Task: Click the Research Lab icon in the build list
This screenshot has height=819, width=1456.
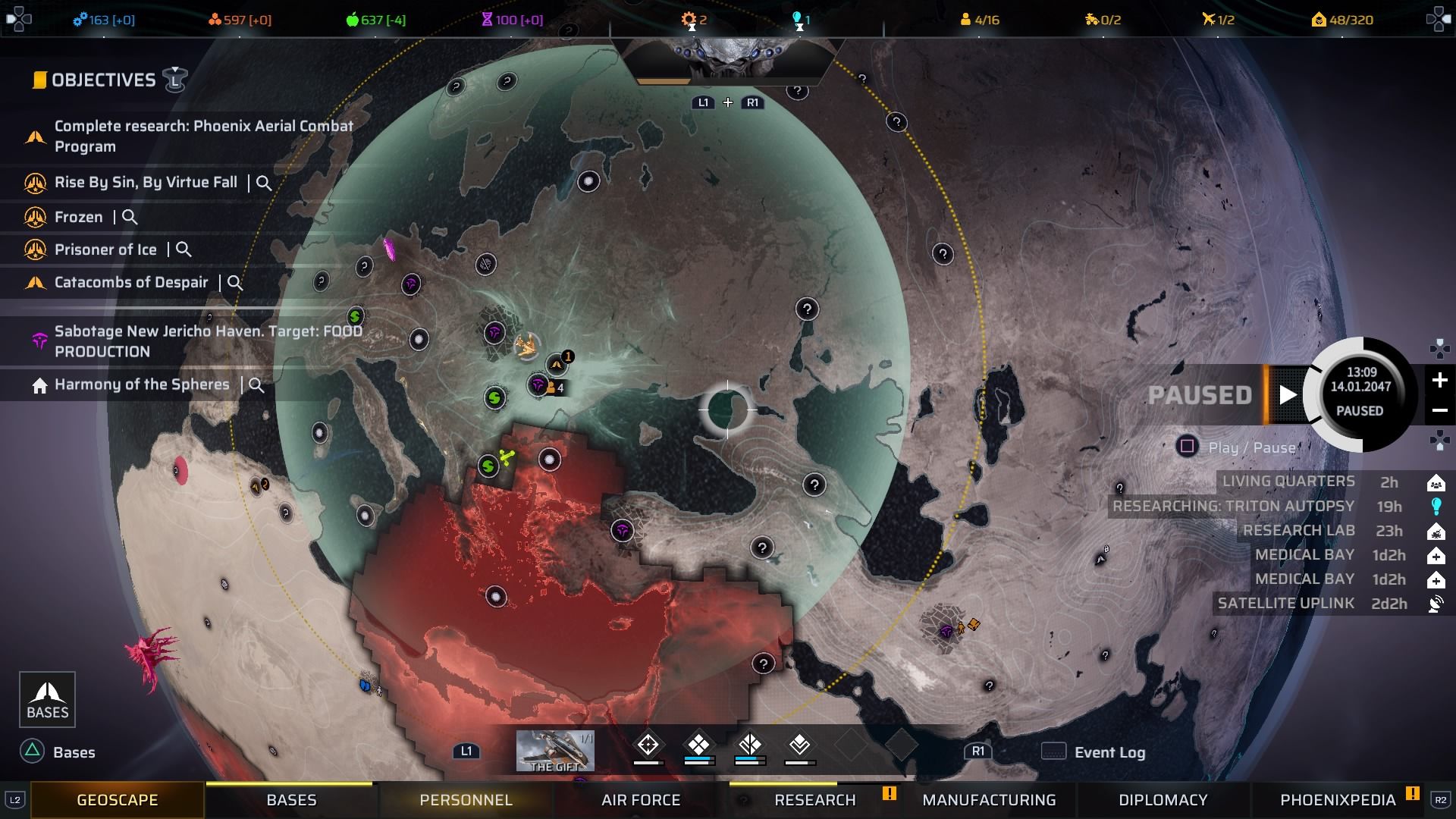Action: (1437, 530)
